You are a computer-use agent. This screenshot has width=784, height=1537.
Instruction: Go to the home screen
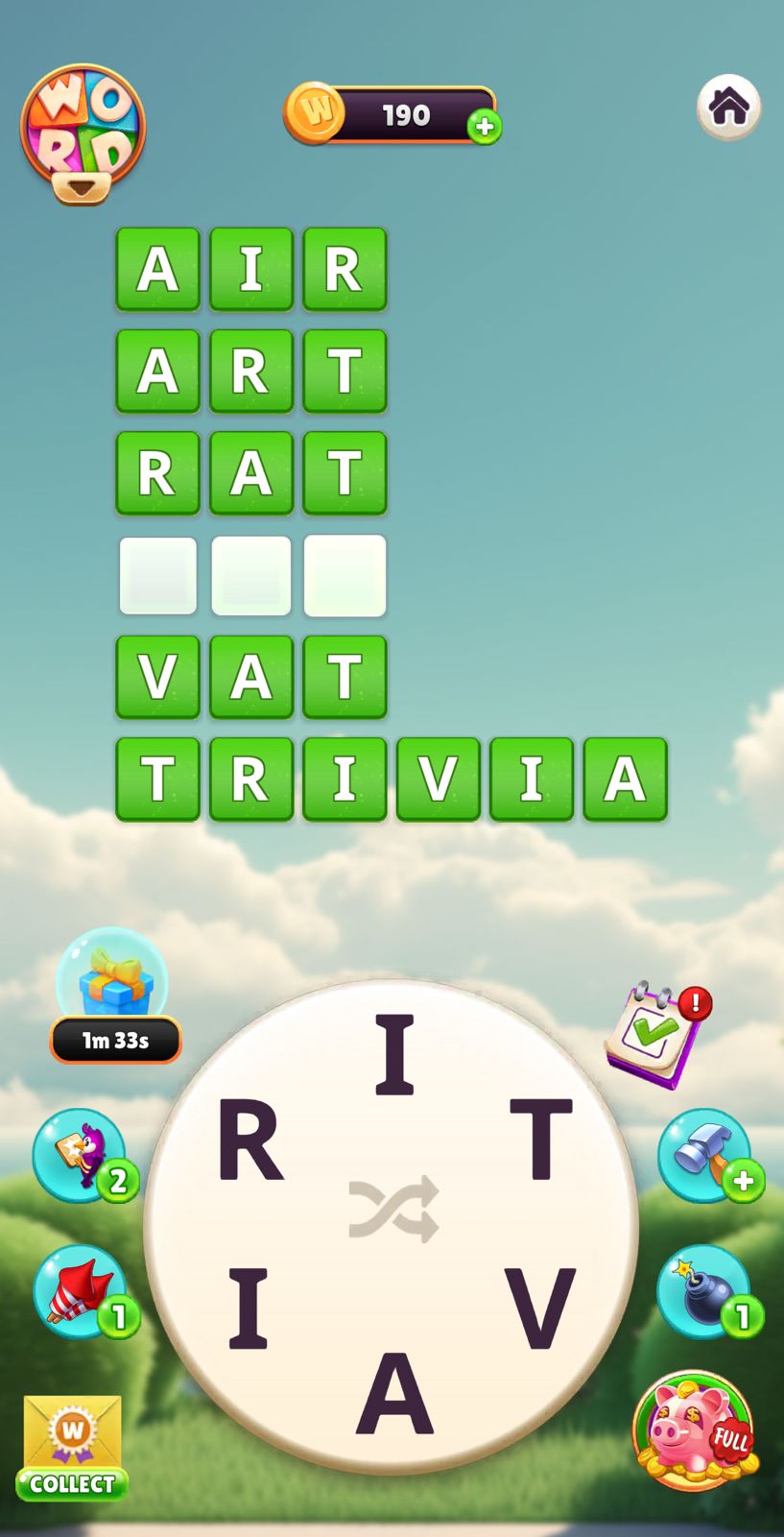728,107
